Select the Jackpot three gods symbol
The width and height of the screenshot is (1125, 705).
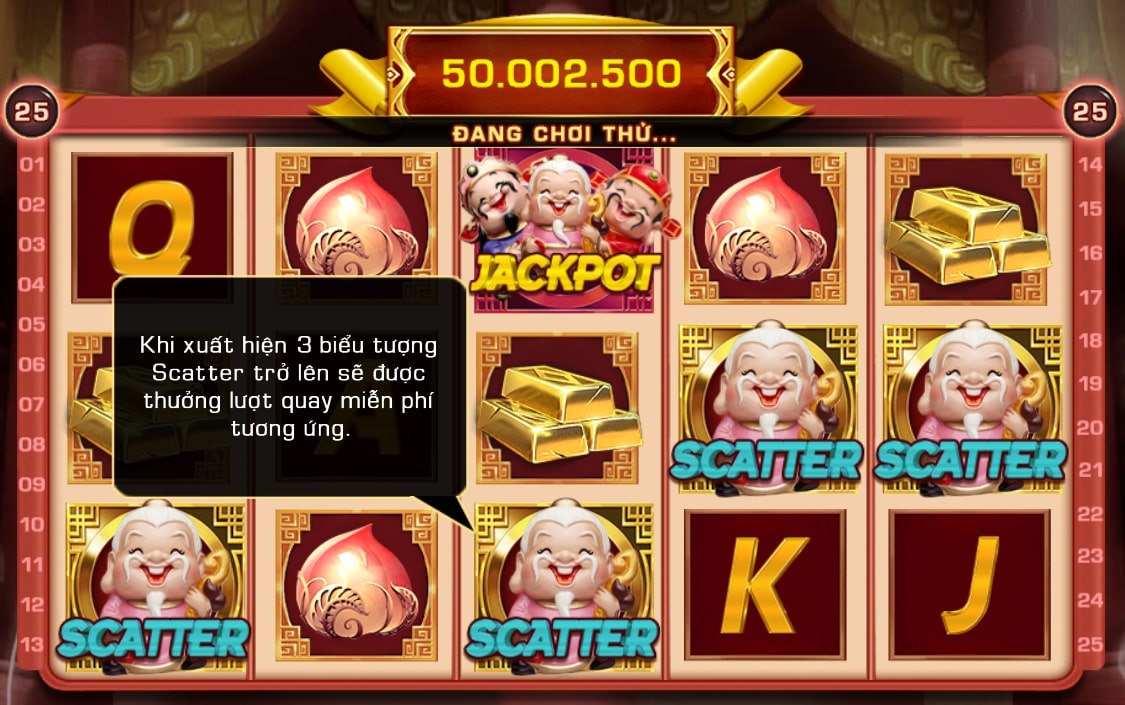click(x=563, y=230)
